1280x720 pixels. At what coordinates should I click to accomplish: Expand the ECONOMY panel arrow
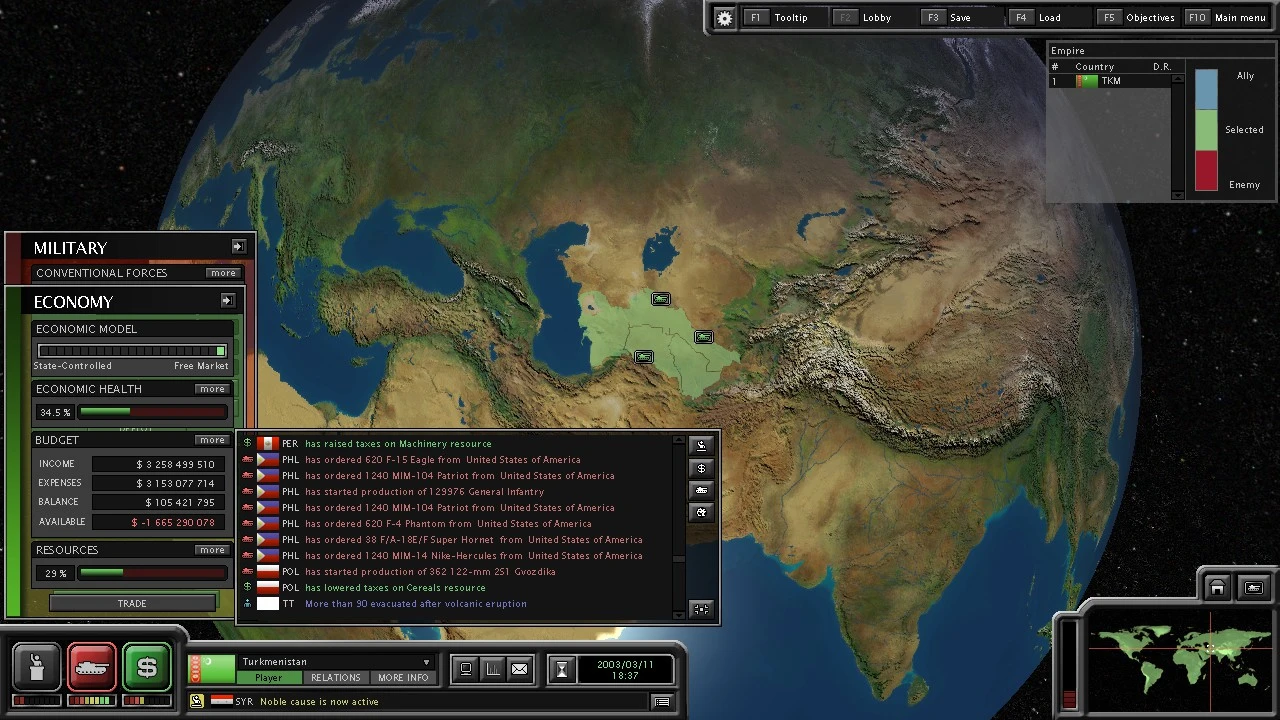click(227, 300)
